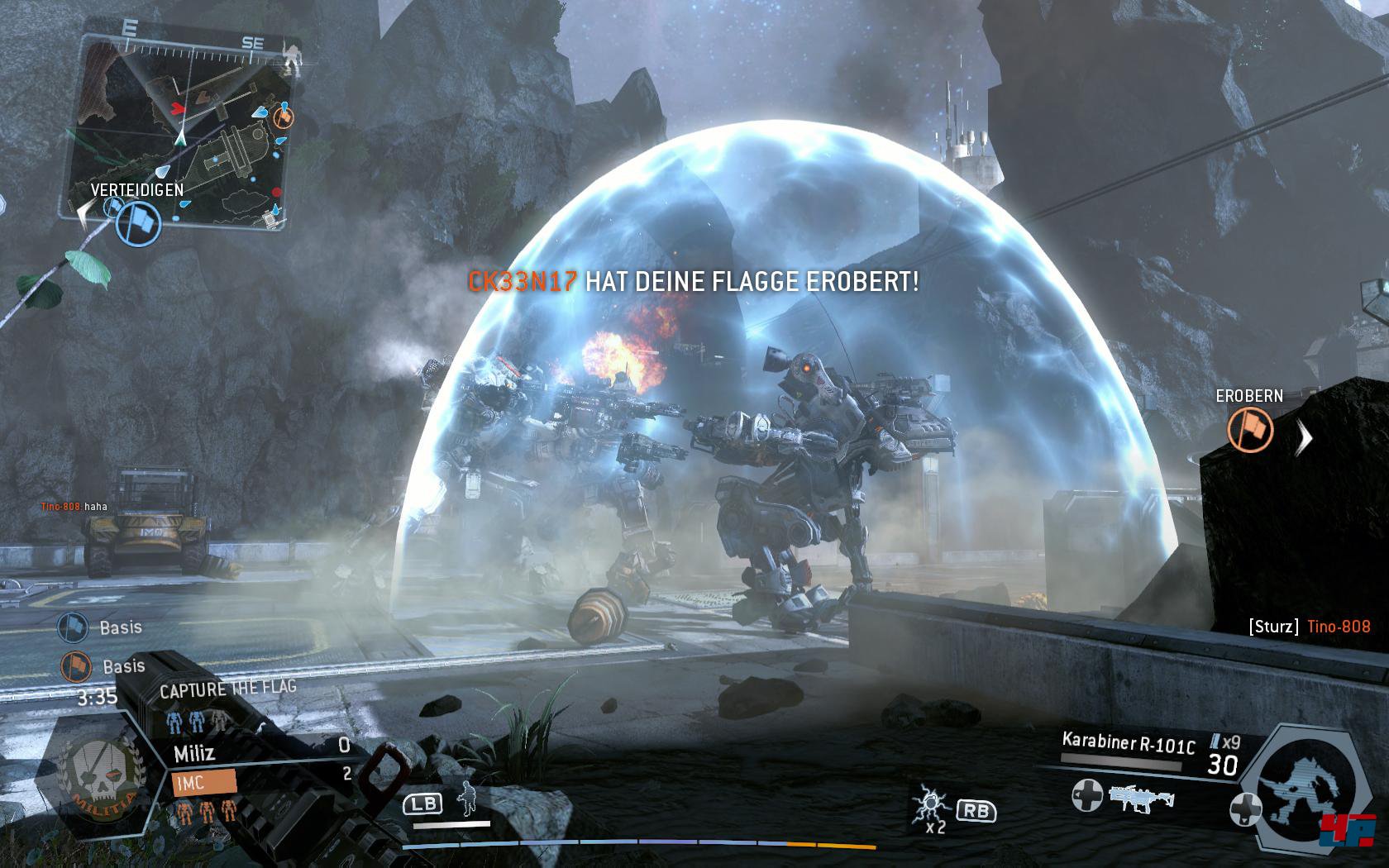Select the highlighted IMC team row
The width and height of the screenshot is (1389, 868).
point(203,781)
